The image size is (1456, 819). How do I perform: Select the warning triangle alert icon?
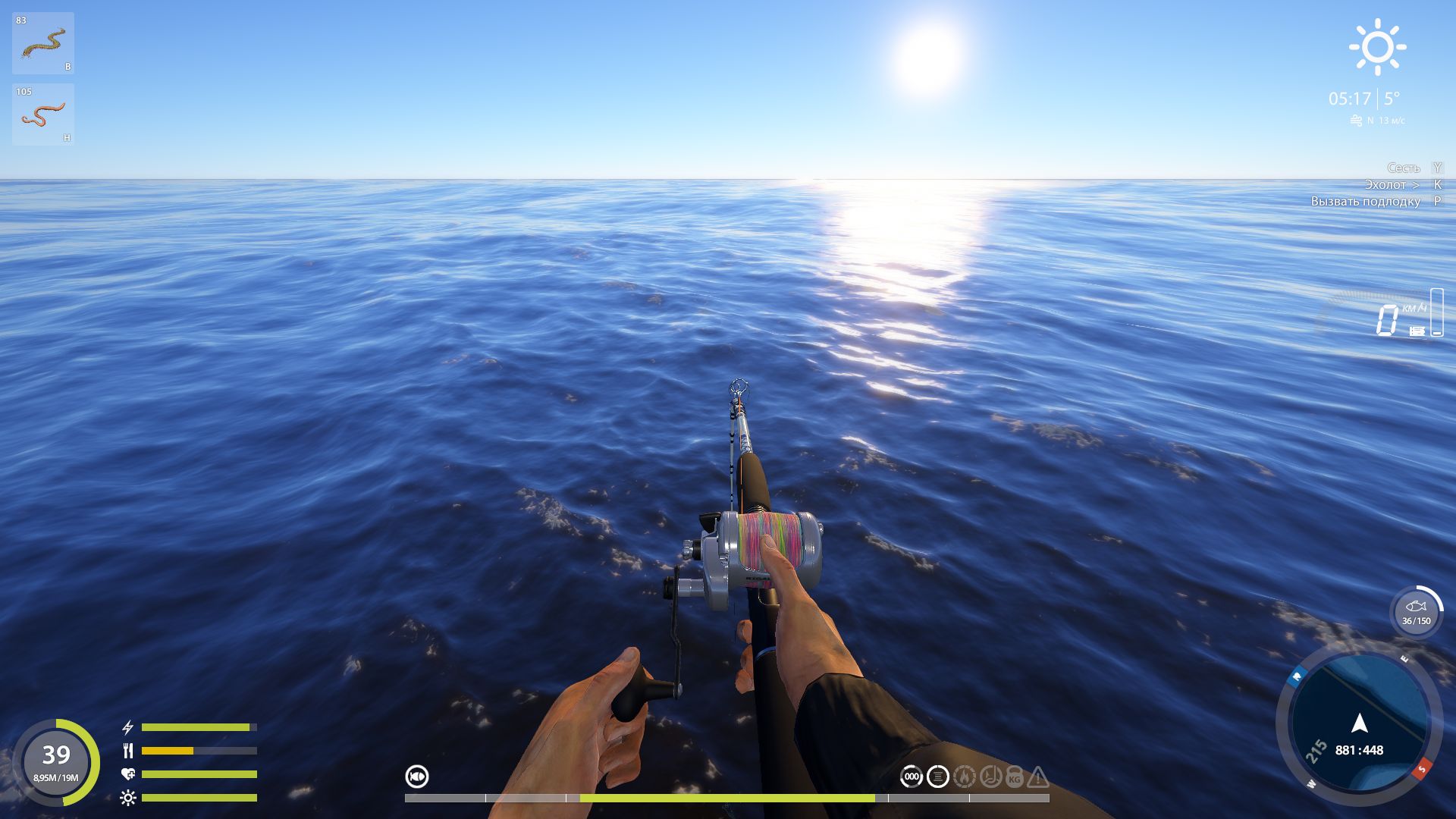tap(1037, 776)
